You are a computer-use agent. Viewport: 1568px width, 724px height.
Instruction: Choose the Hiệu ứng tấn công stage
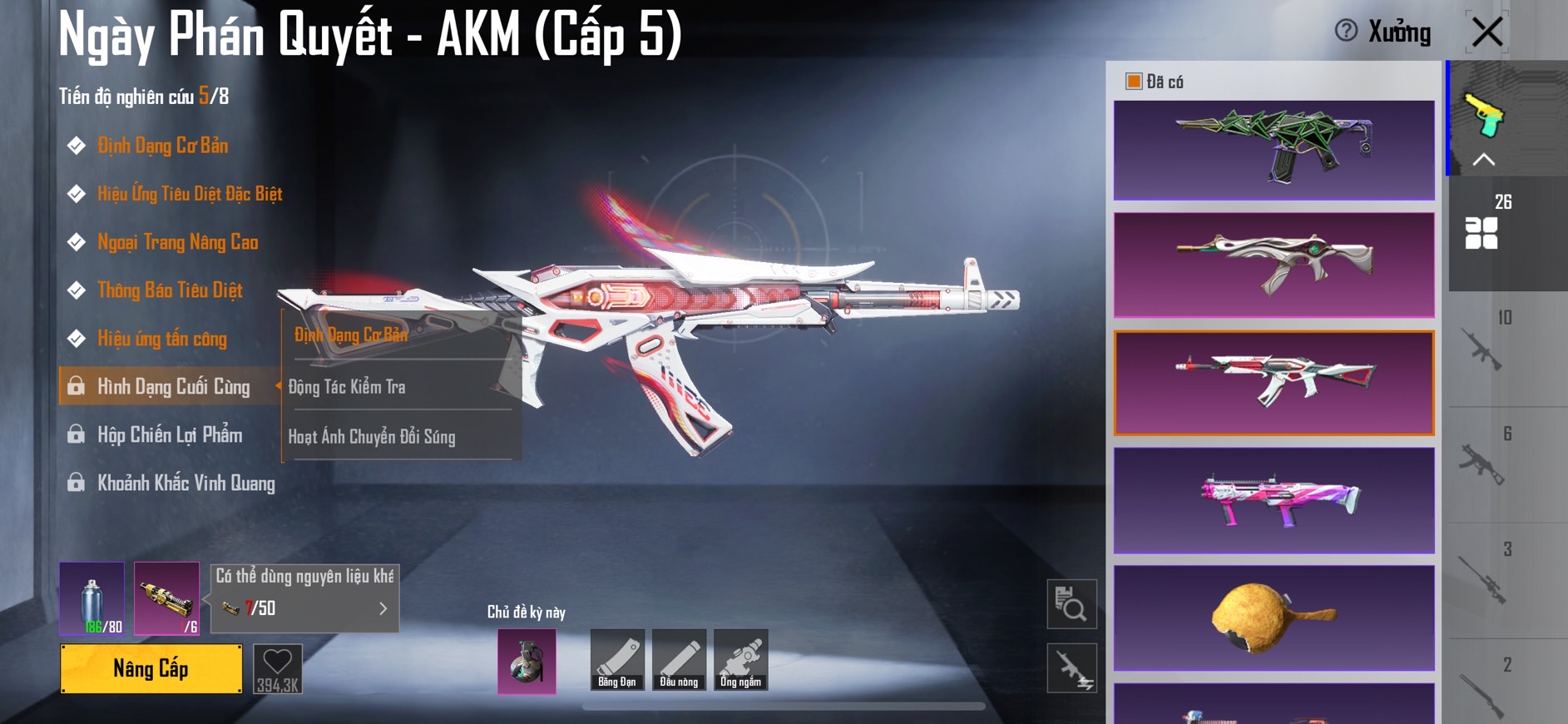(162, 339)
